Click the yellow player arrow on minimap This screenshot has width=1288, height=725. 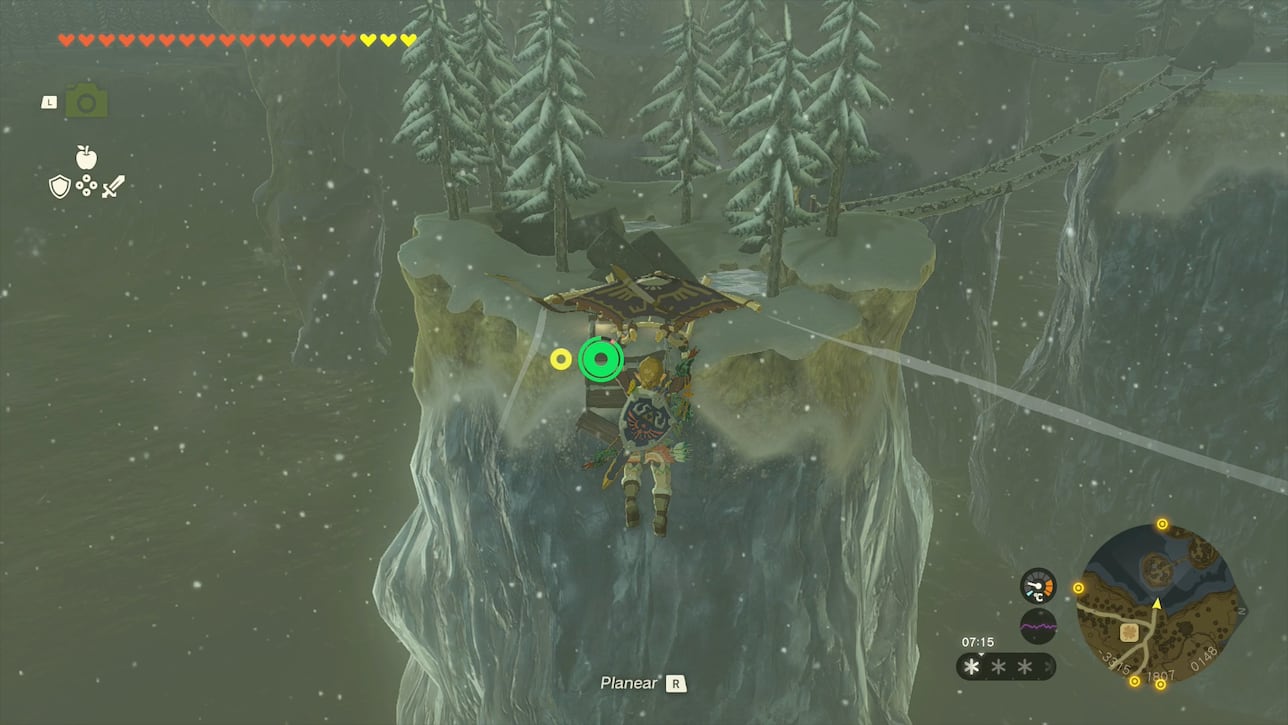tap(1156, 605)
